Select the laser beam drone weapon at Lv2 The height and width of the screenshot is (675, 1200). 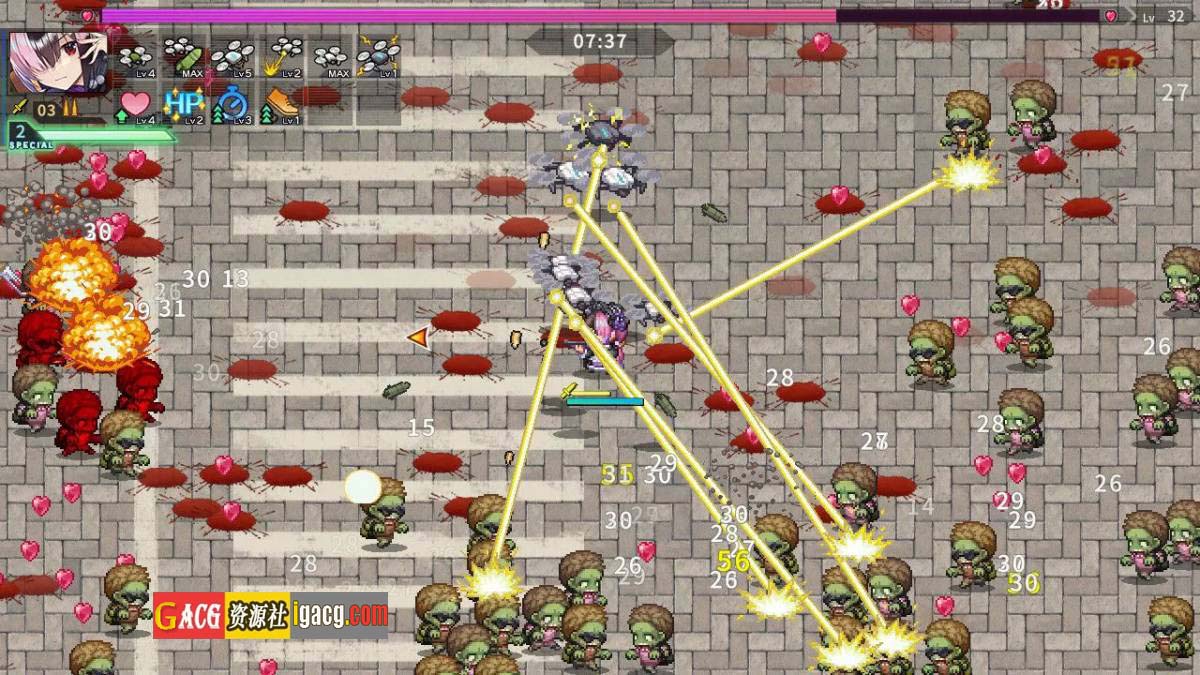coord(282,57)
